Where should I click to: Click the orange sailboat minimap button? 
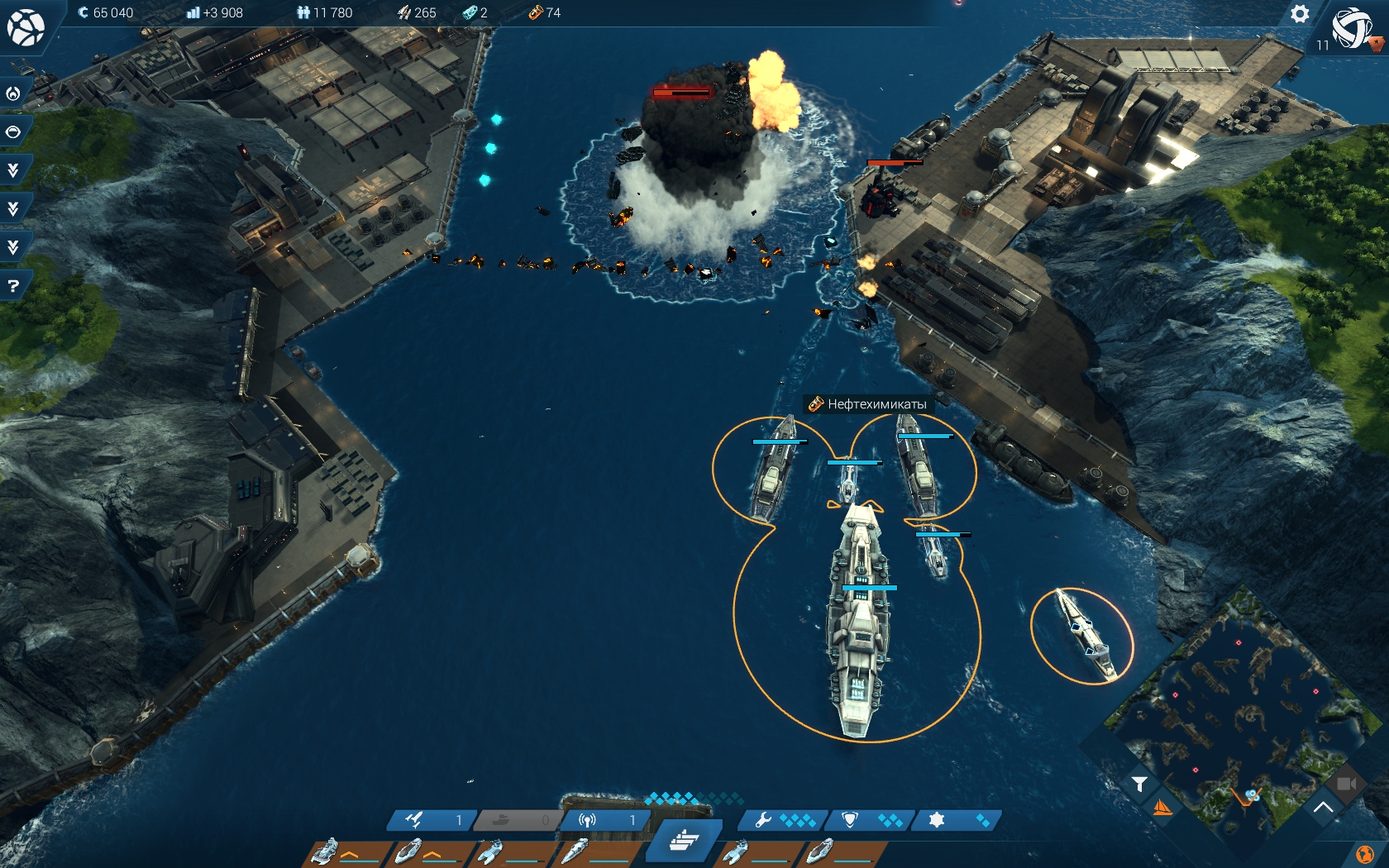click(x=1162, y=808)
